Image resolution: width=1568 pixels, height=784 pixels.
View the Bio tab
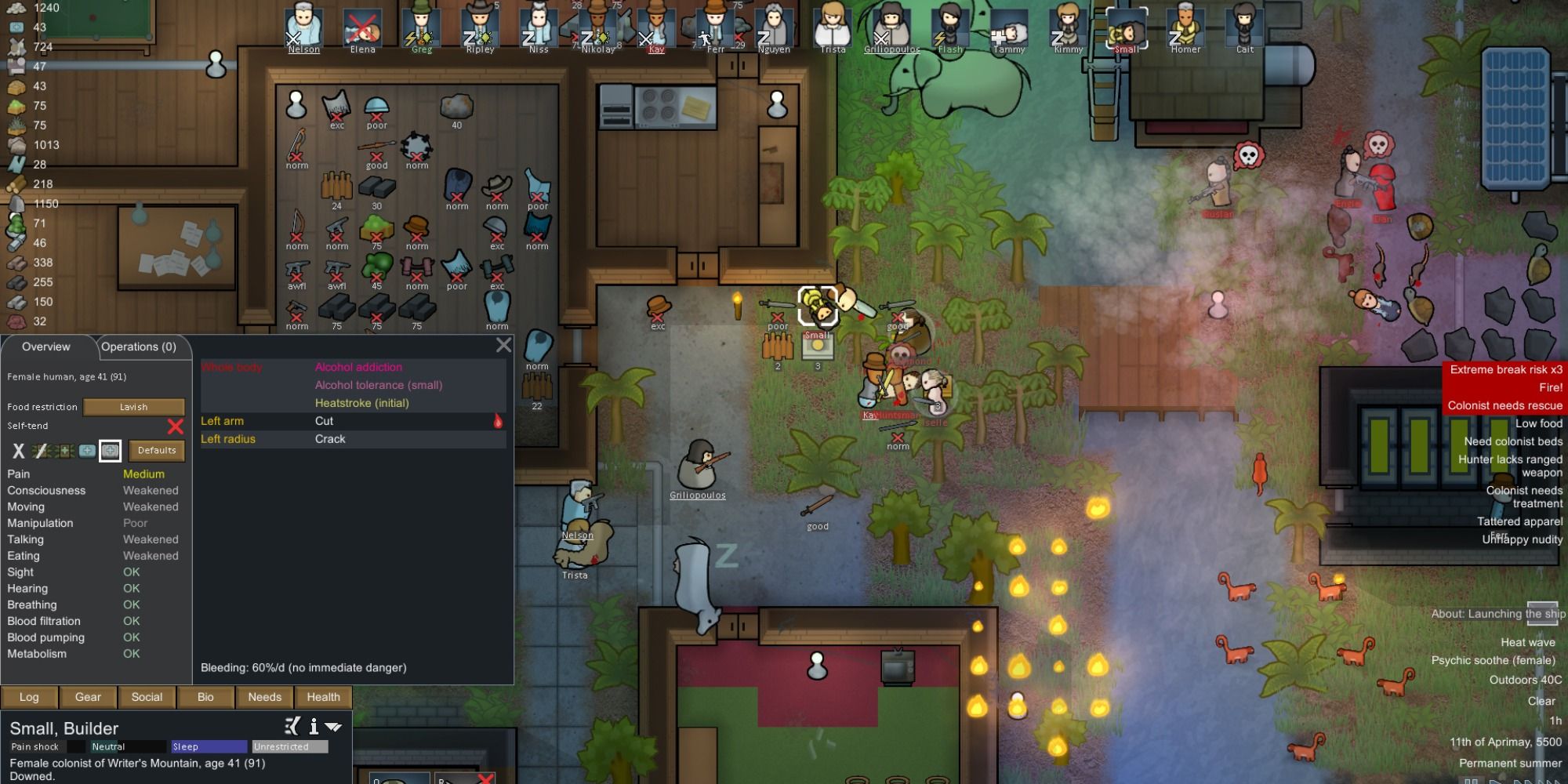[205, 697]
